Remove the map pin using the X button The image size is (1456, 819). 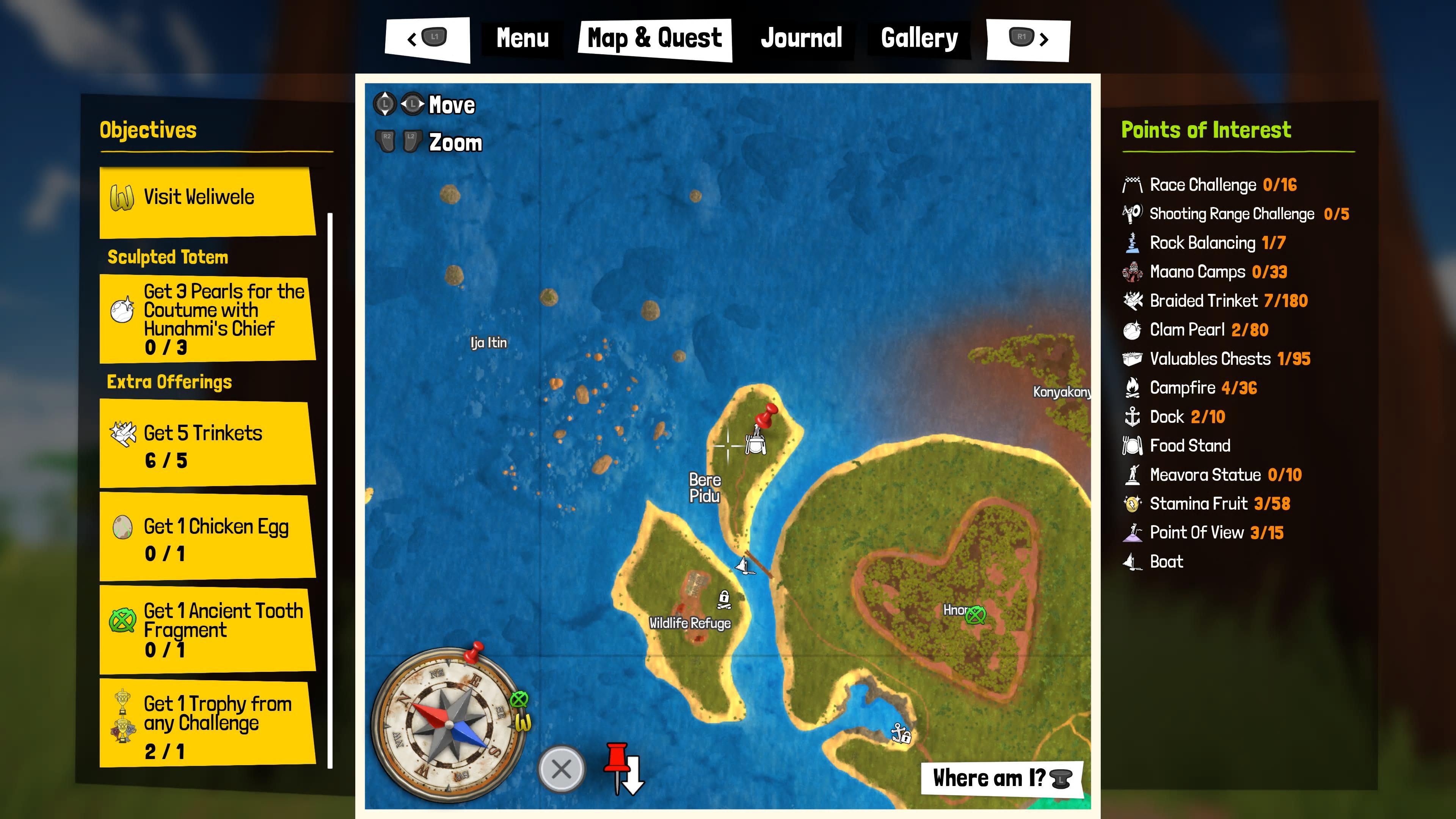point(560,769)
